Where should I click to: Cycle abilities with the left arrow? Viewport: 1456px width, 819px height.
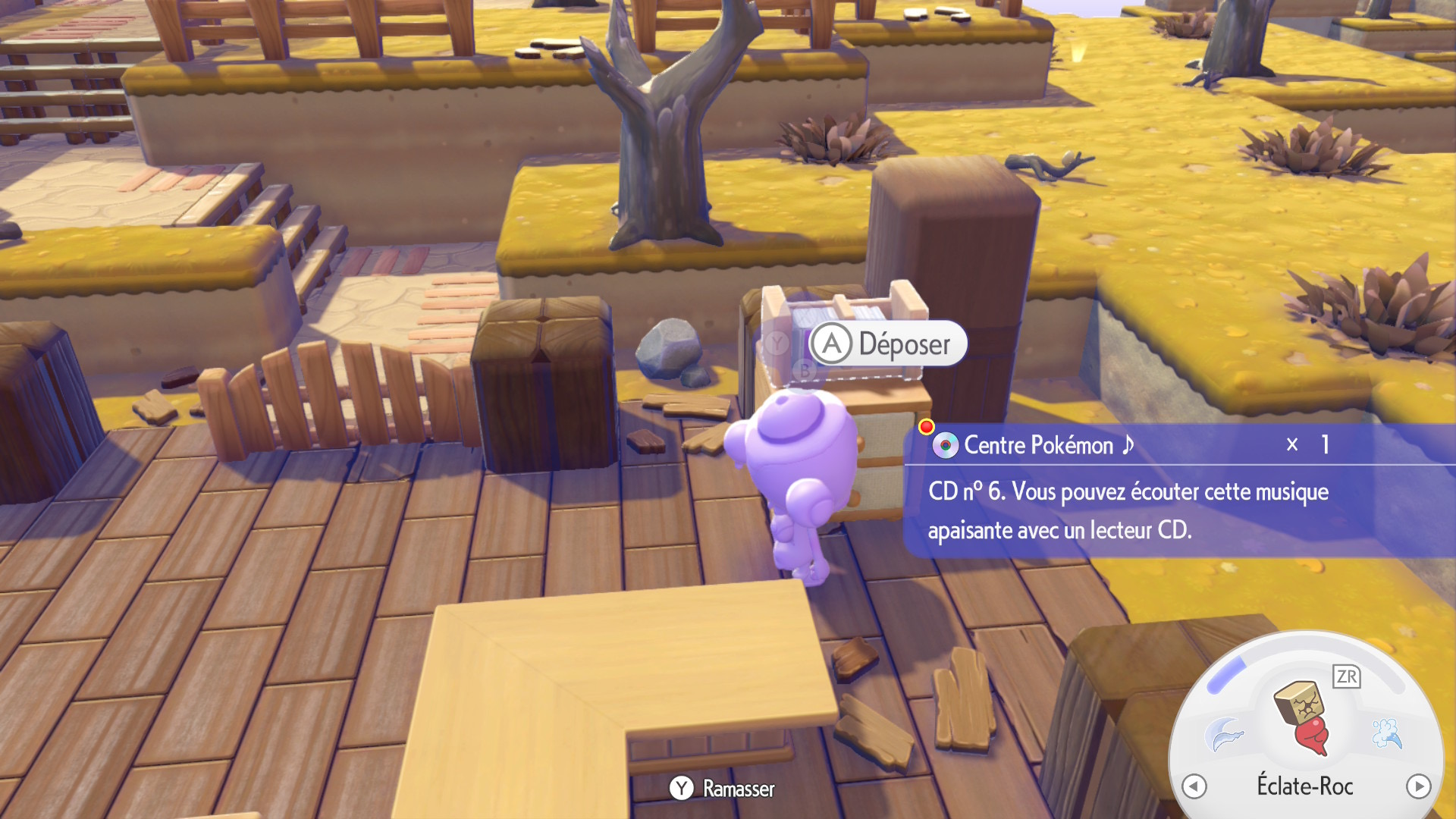(1194, 786)
